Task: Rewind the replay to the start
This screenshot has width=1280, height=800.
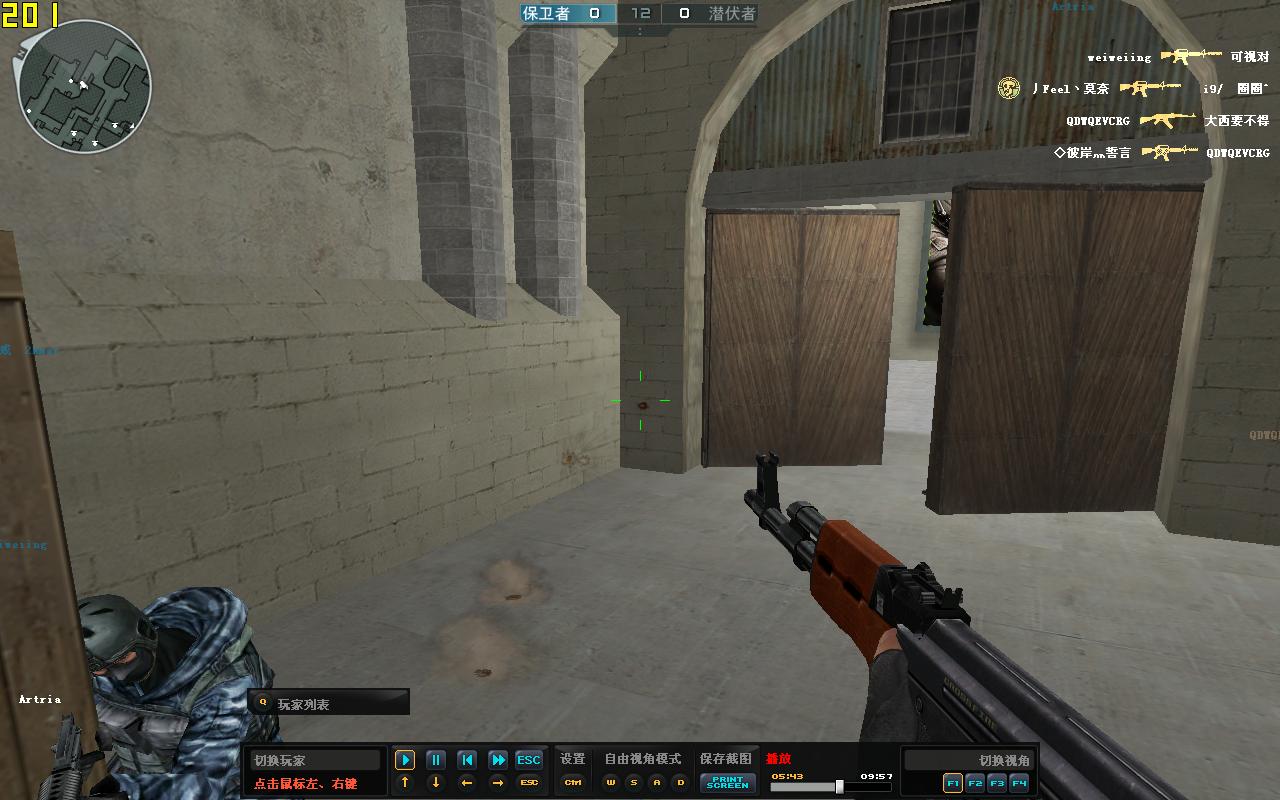Action: coord(467,760)
